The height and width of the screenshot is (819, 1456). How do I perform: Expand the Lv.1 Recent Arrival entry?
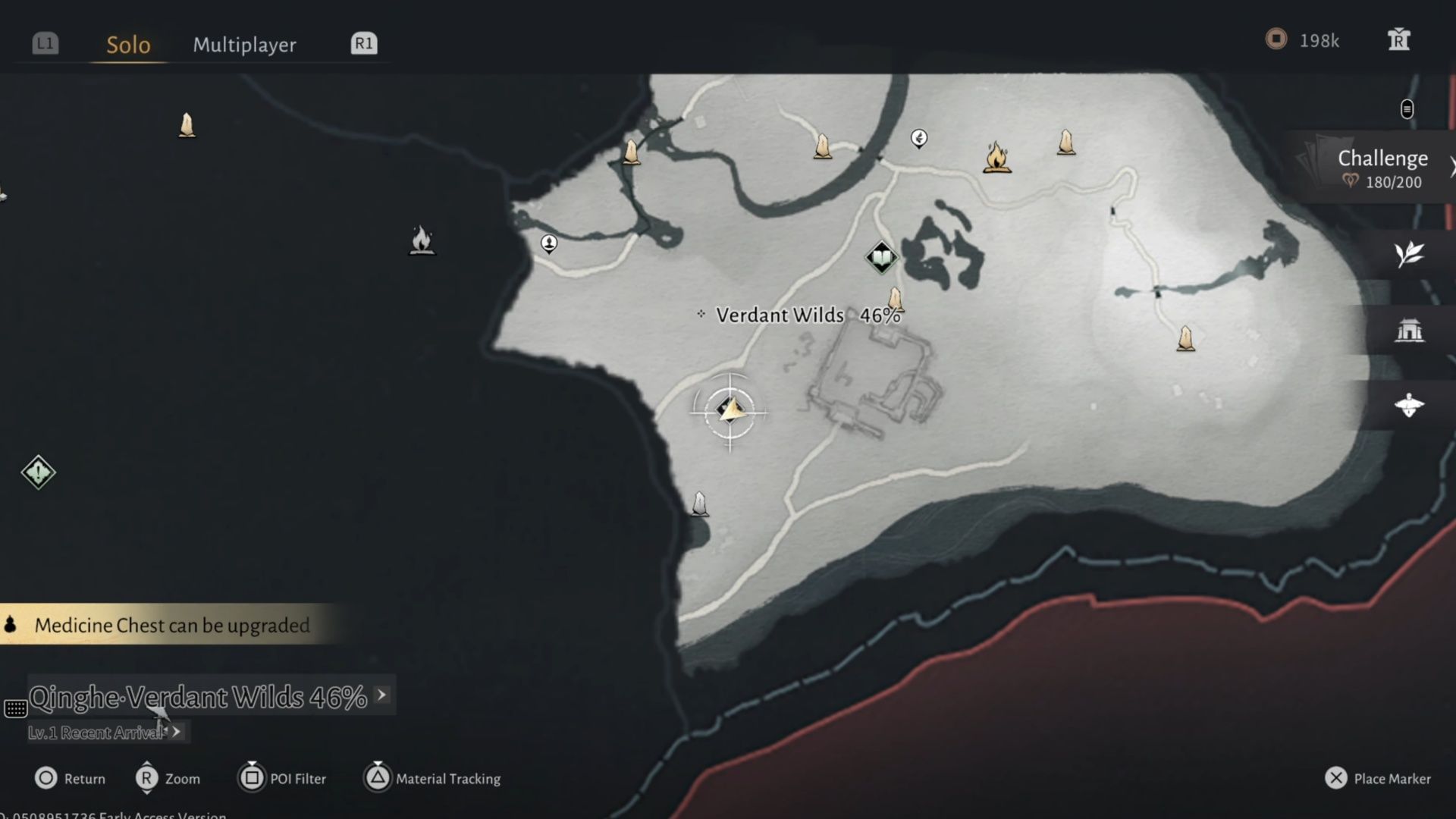click(174, 733)
